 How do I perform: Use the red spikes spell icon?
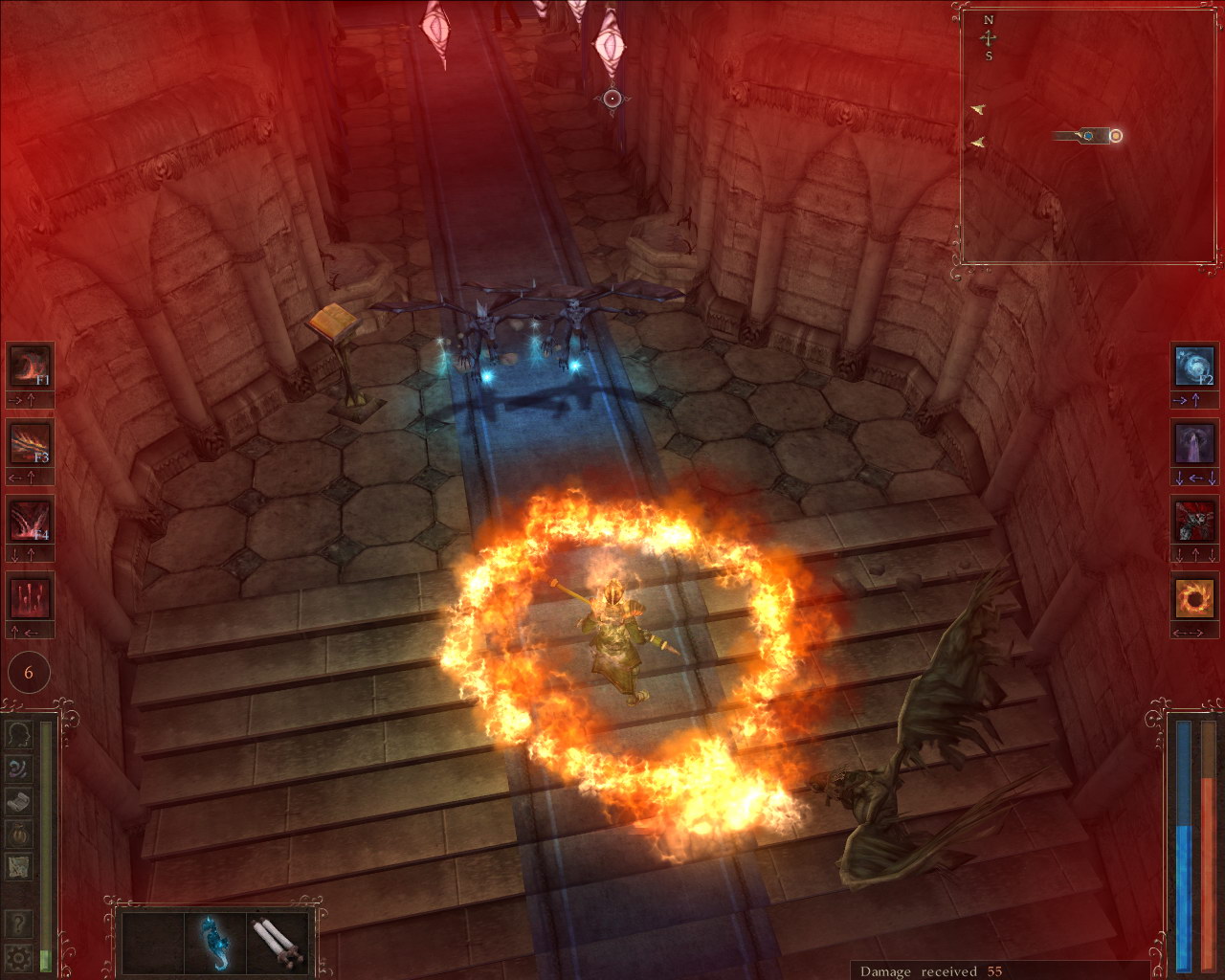point(29,599)
